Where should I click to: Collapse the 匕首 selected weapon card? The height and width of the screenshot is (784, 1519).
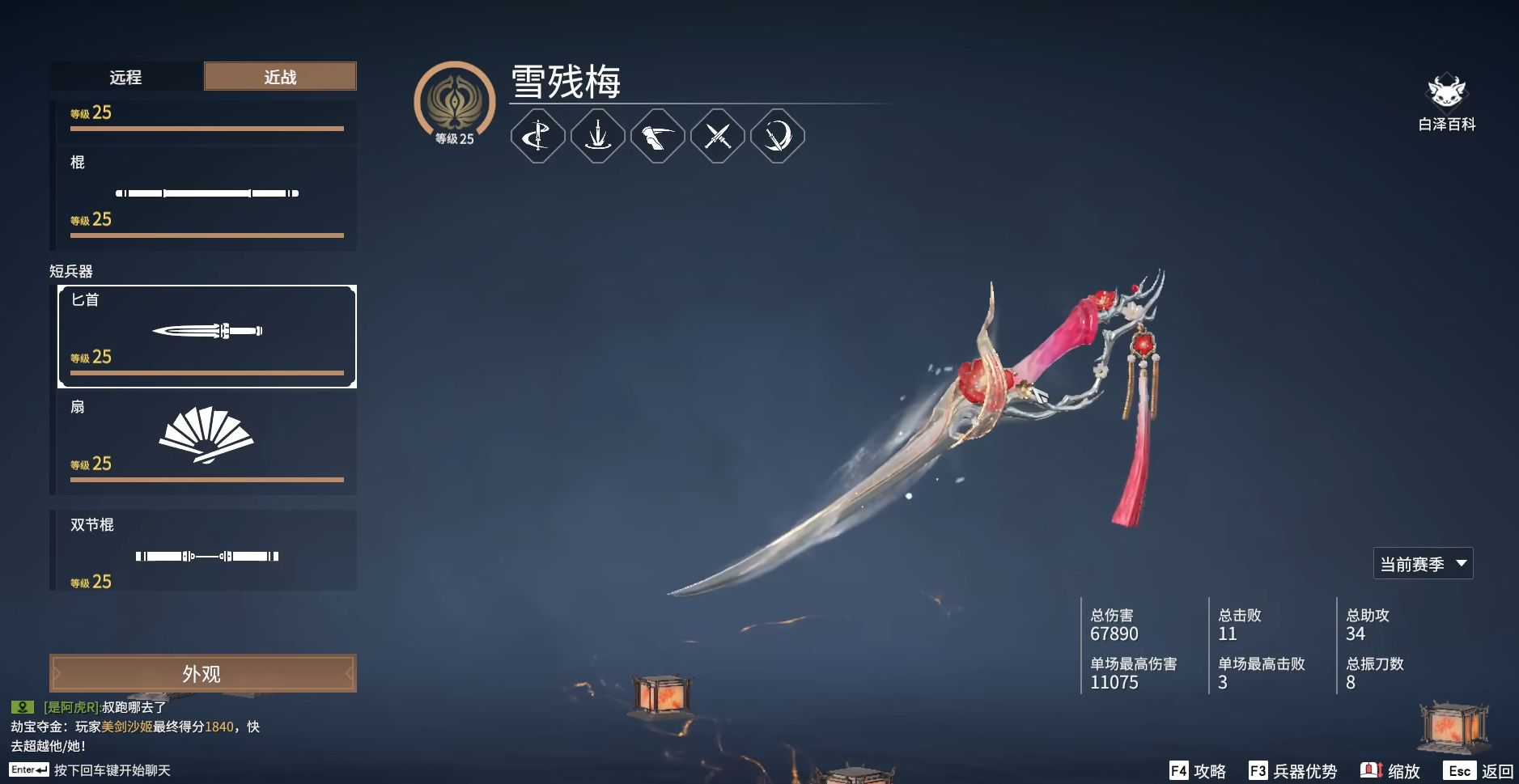coord(206,335)
